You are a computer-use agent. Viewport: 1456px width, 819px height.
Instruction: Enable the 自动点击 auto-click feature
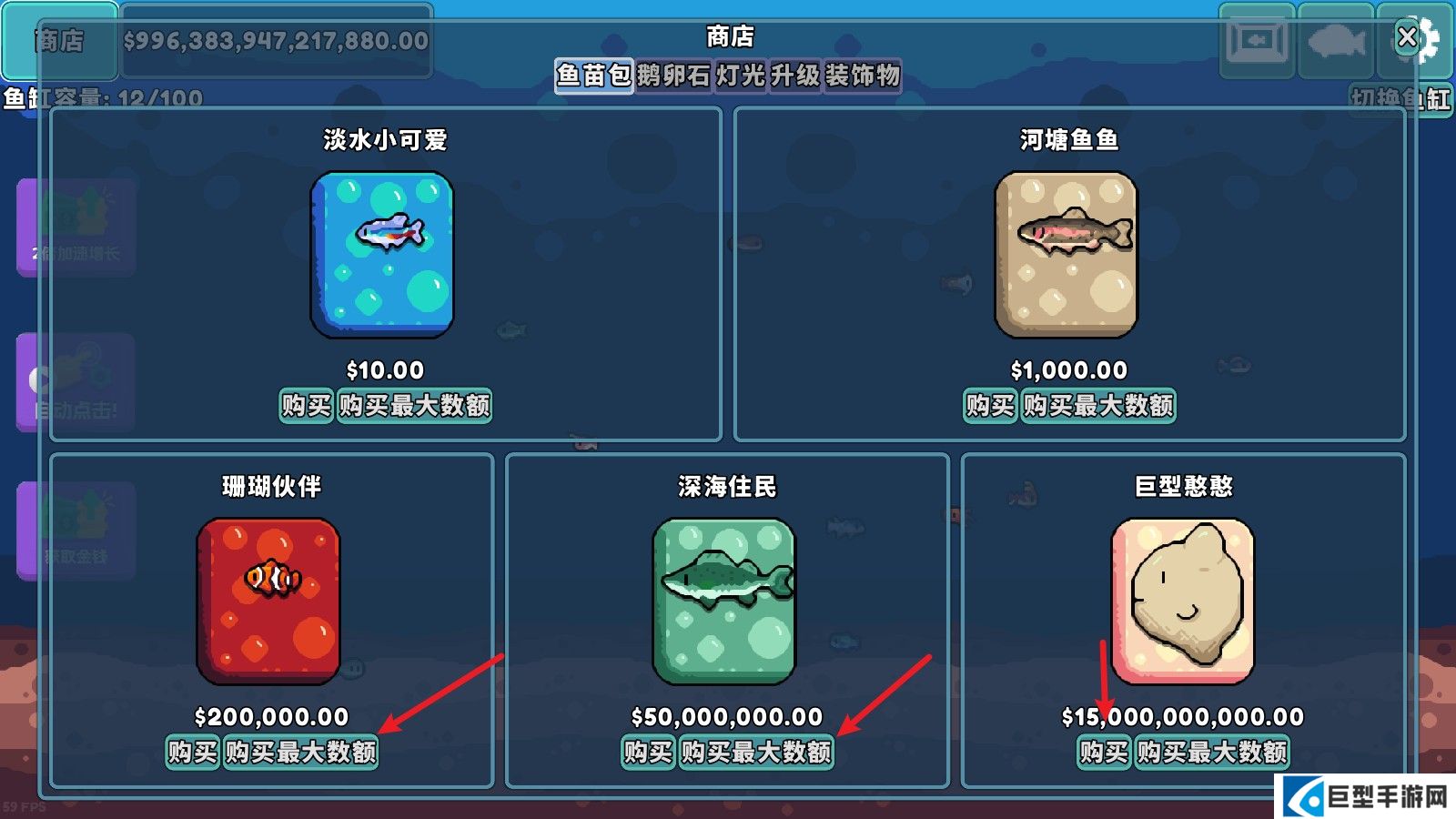(x=73, y=378)
